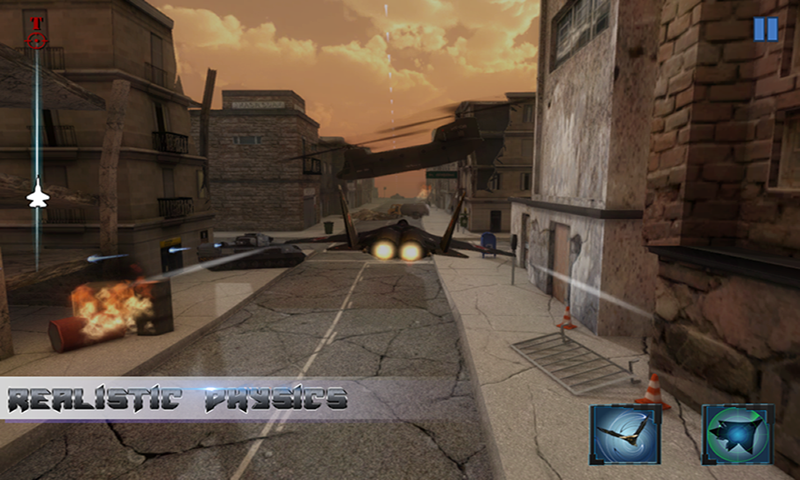Screen dimensions: 800x480
Task: Activate the green radar jet ability
Action: coord(737,435)
